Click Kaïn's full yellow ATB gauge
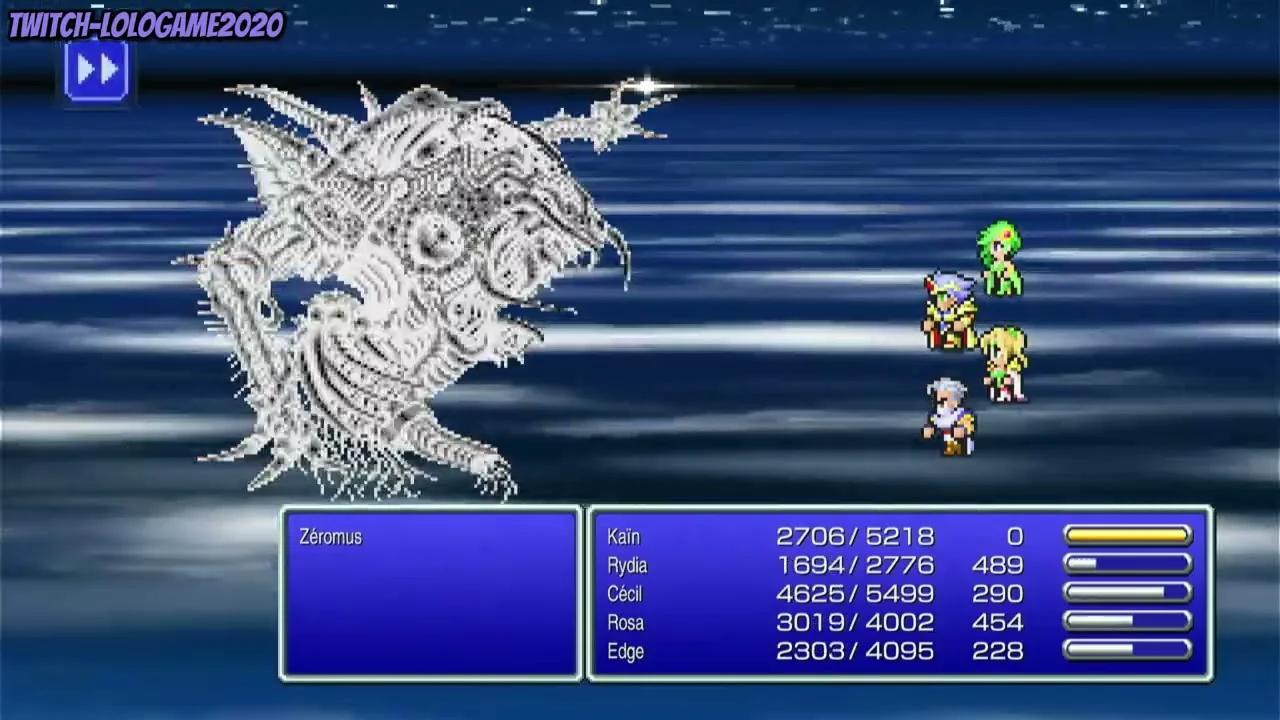 pyautogui.click(x=1126, y=535)
